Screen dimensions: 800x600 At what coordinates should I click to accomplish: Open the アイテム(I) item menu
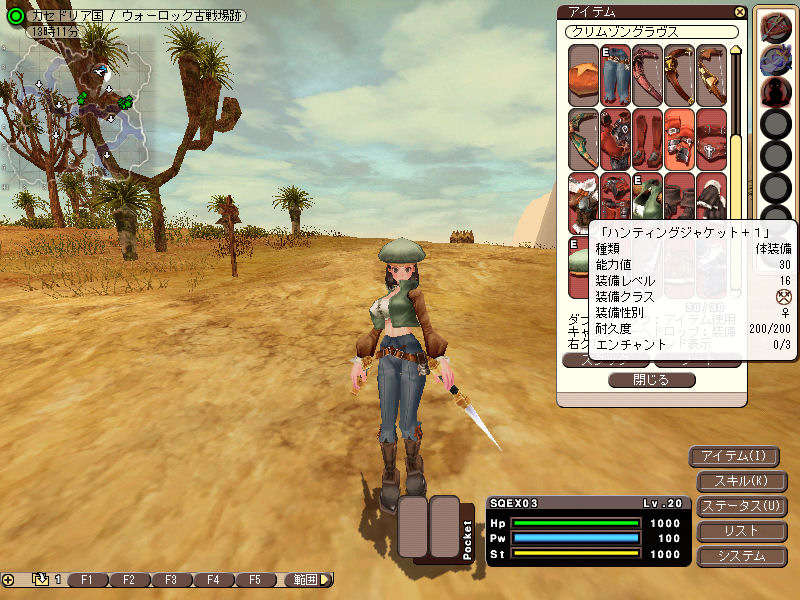(x=734, y=457)
